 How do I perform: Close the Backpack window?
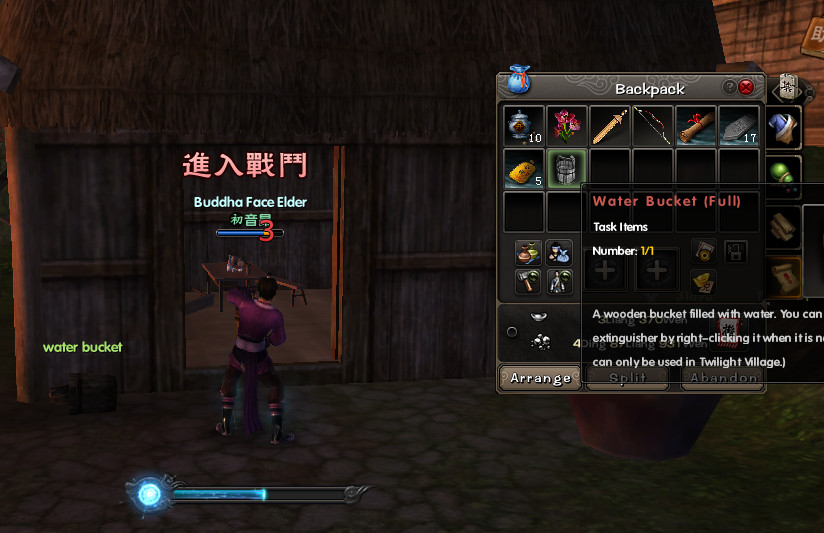click(746, 88)
